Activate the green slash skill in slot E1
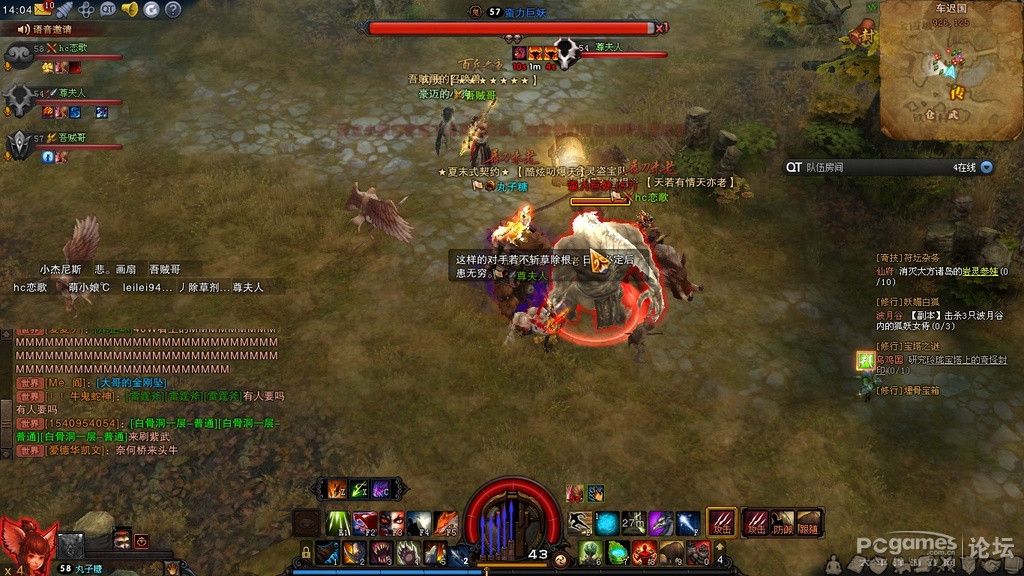This screenshot has width=1024, height=576. 338,522
